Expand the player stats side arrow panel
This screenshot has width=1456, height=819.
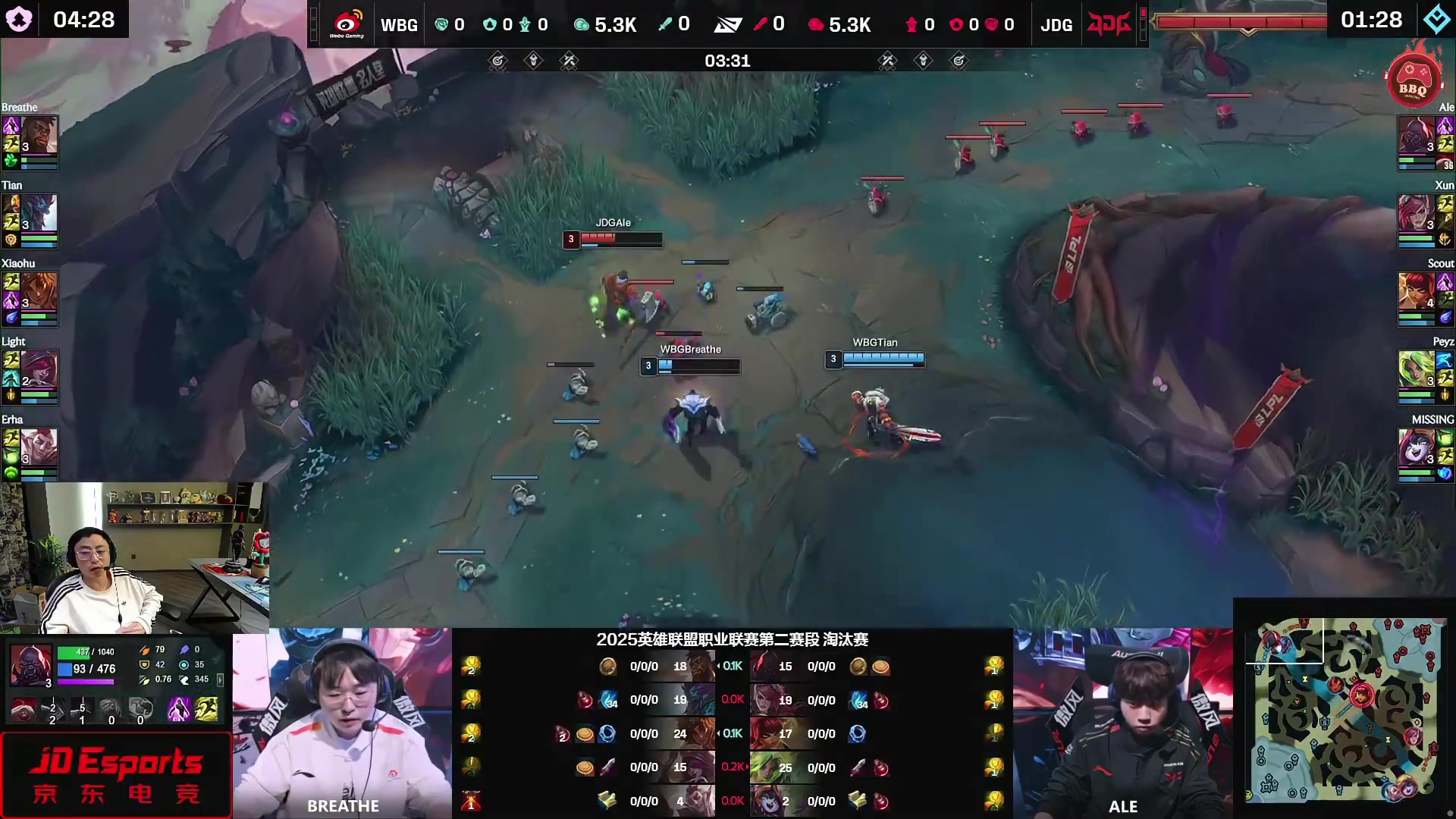tap(221, 680)
